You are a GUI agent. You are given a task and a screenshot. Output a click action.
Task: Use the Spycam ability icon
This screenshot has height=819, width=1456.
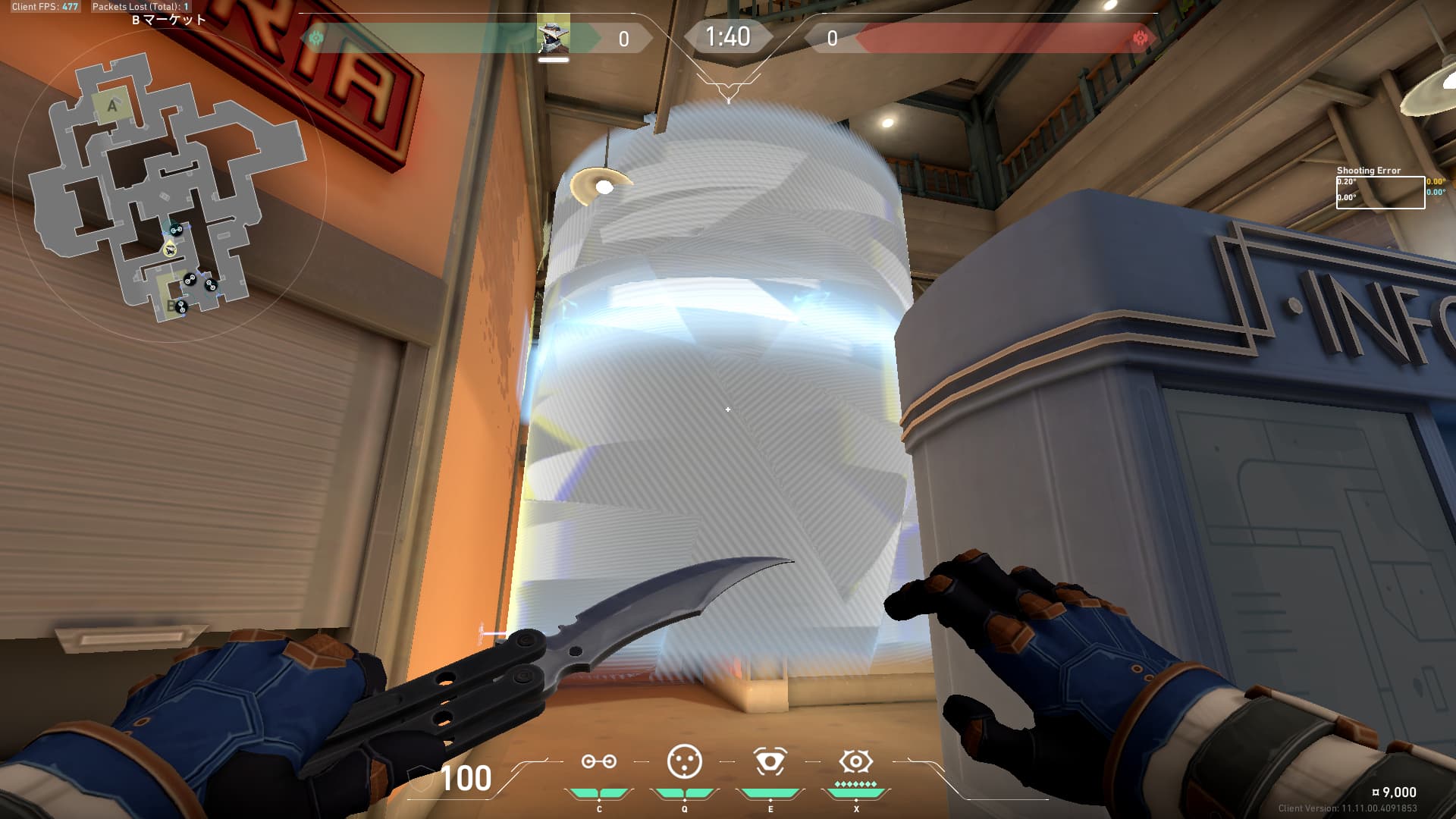(770, 762)
